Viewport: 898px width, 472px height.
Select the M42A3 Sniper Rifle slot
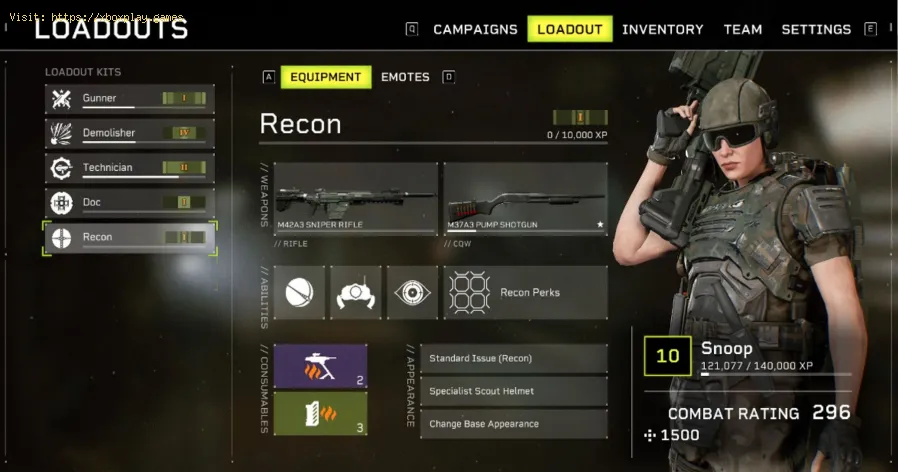click(x=356, y=199)
